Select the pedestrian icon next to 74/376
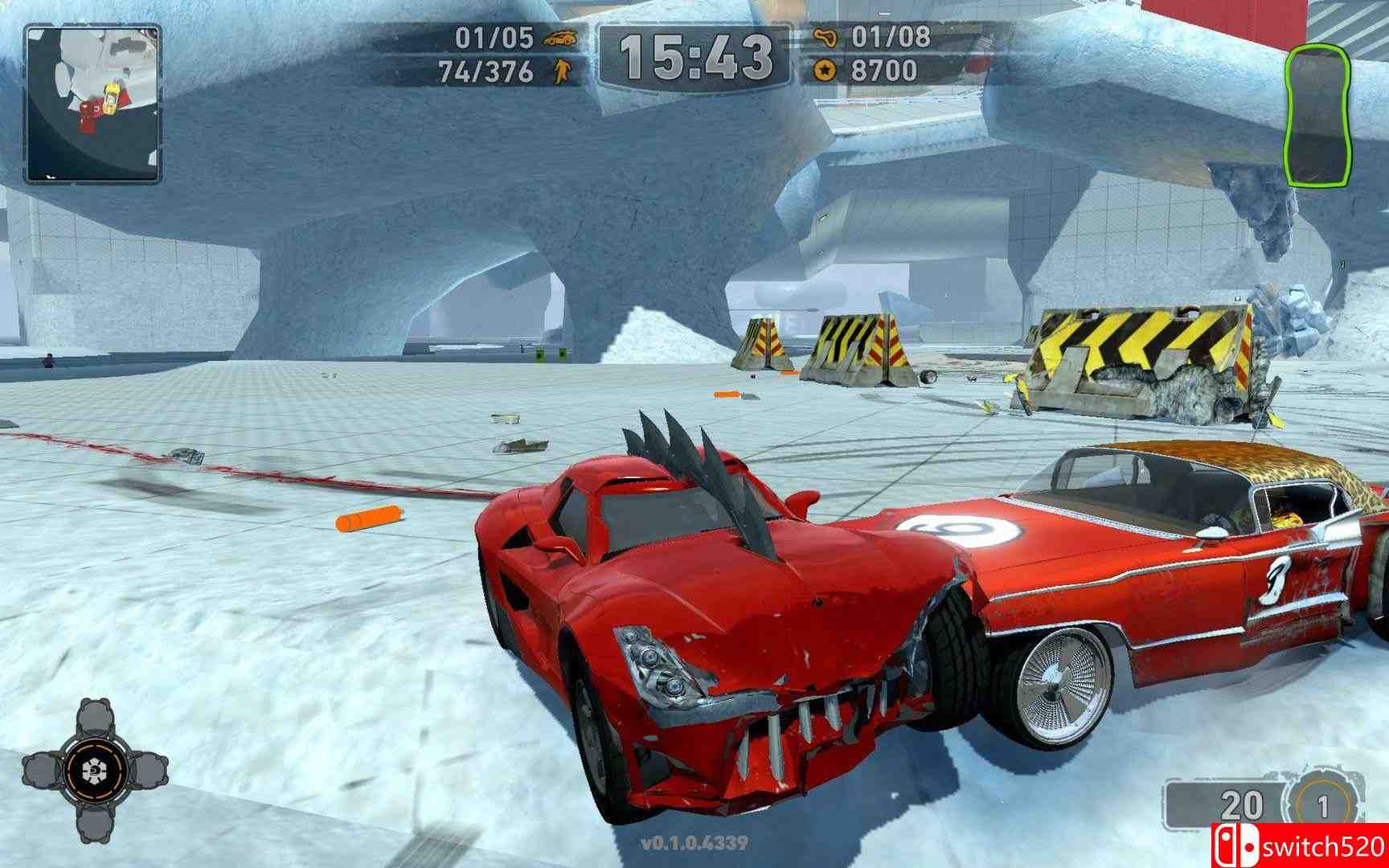Screen dimensions: 1389x868 click(563, 72)
